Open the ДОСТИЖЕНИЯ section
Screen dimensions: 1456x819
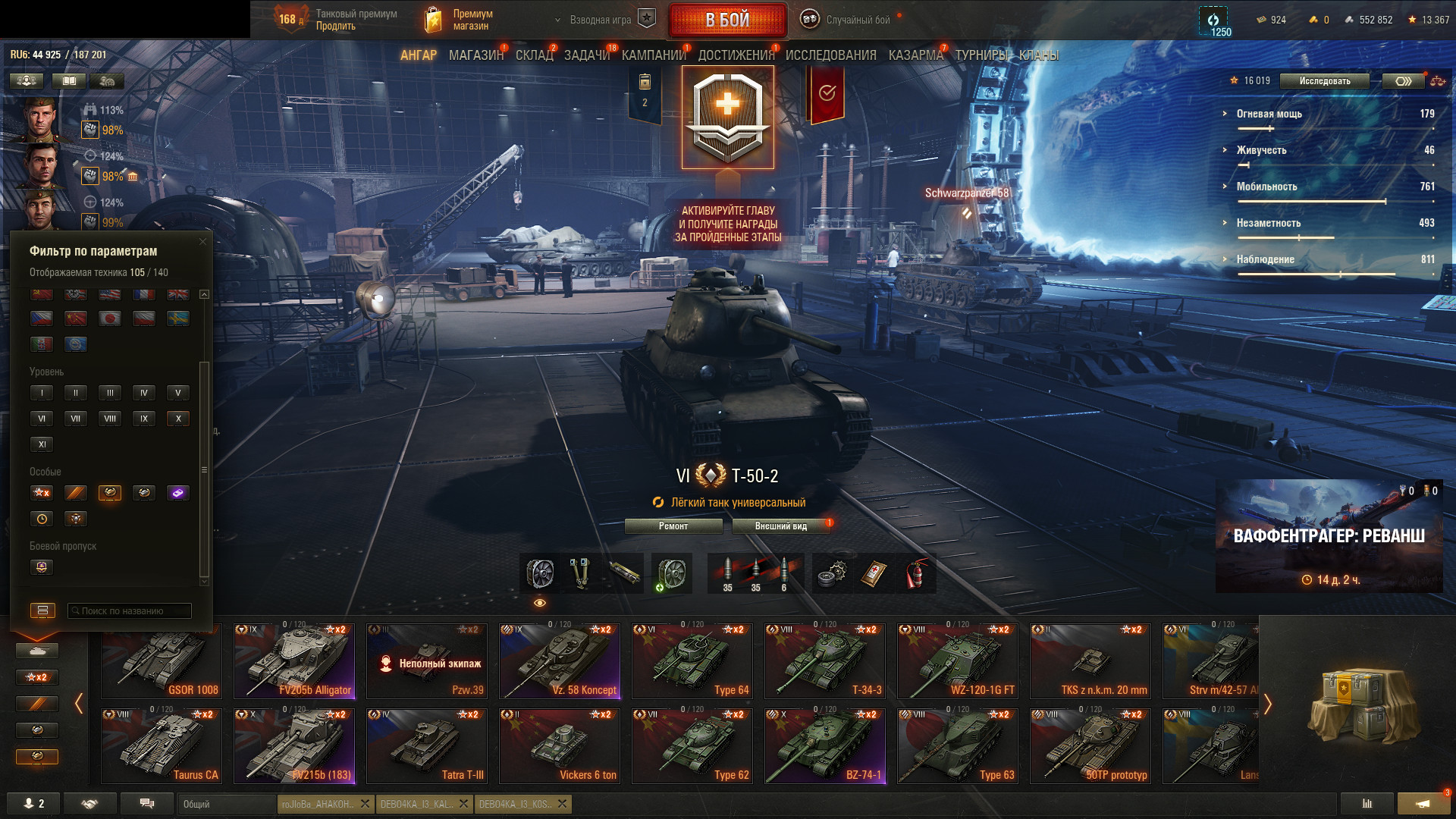[x=736, y=55]
